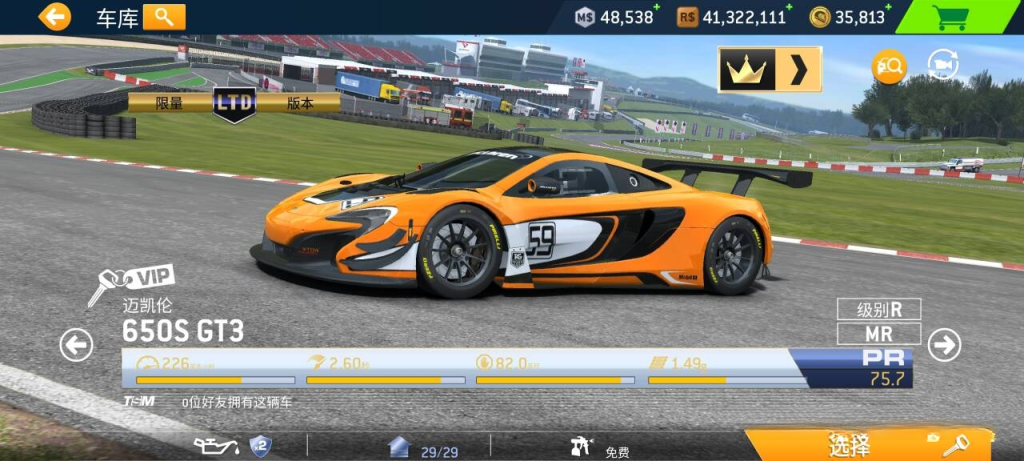Inspect the car with the orange magnifier icon

pos(888,67)
